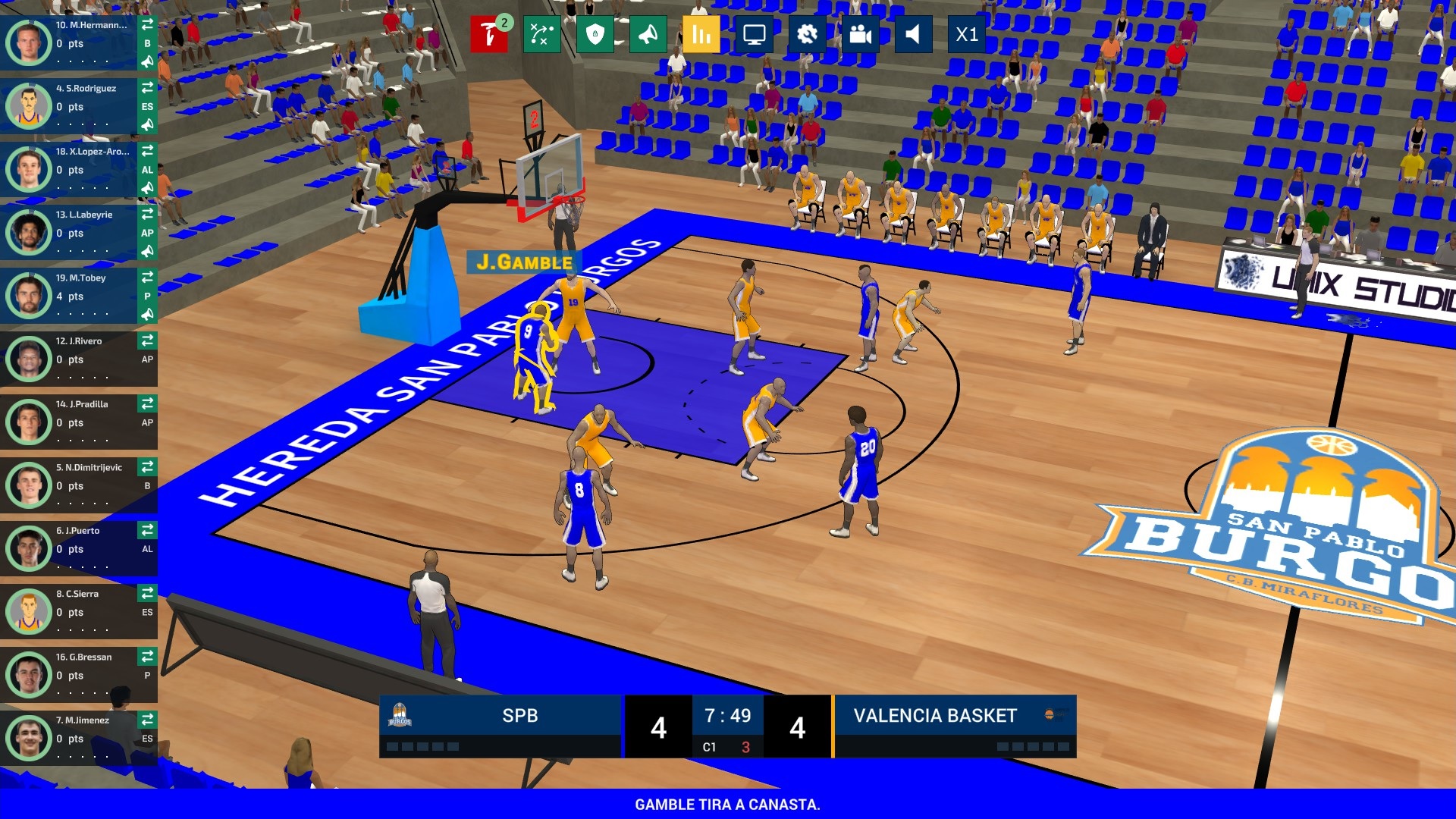Open the match settings gear icon
Image resolution: width=1456 pixels, height=819 pixels.
tap(808, 34)
